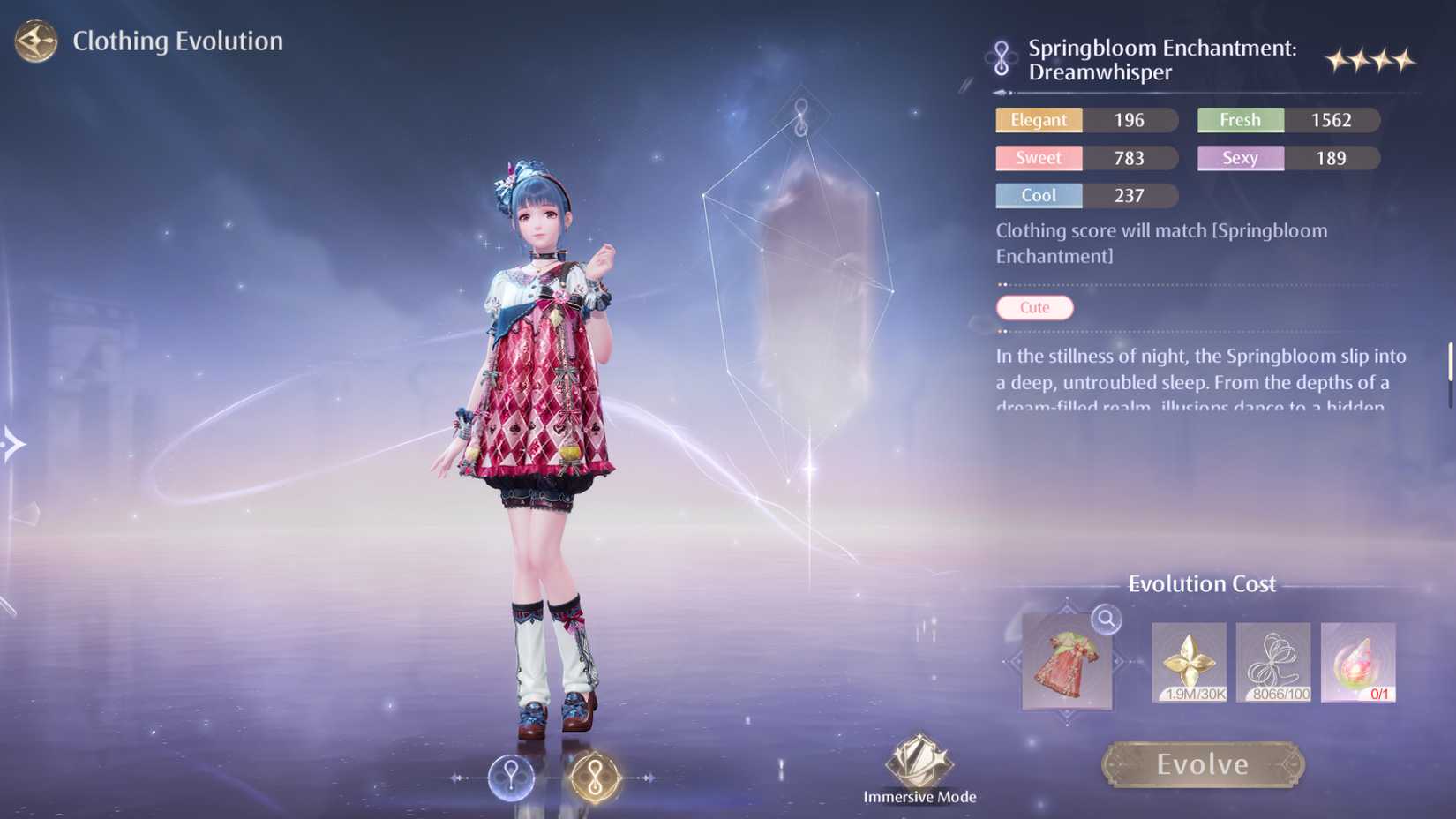Click the Cool 237 stat bar
The width and height of the screenshot is (1456, 819).
pos(1084,196)
